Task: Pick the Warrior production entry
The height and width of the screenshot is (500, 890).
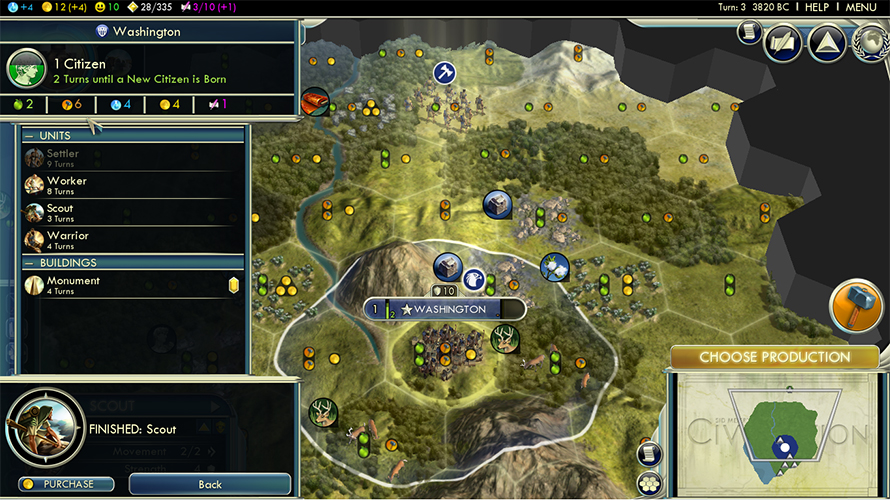Action: coord(68,240)
